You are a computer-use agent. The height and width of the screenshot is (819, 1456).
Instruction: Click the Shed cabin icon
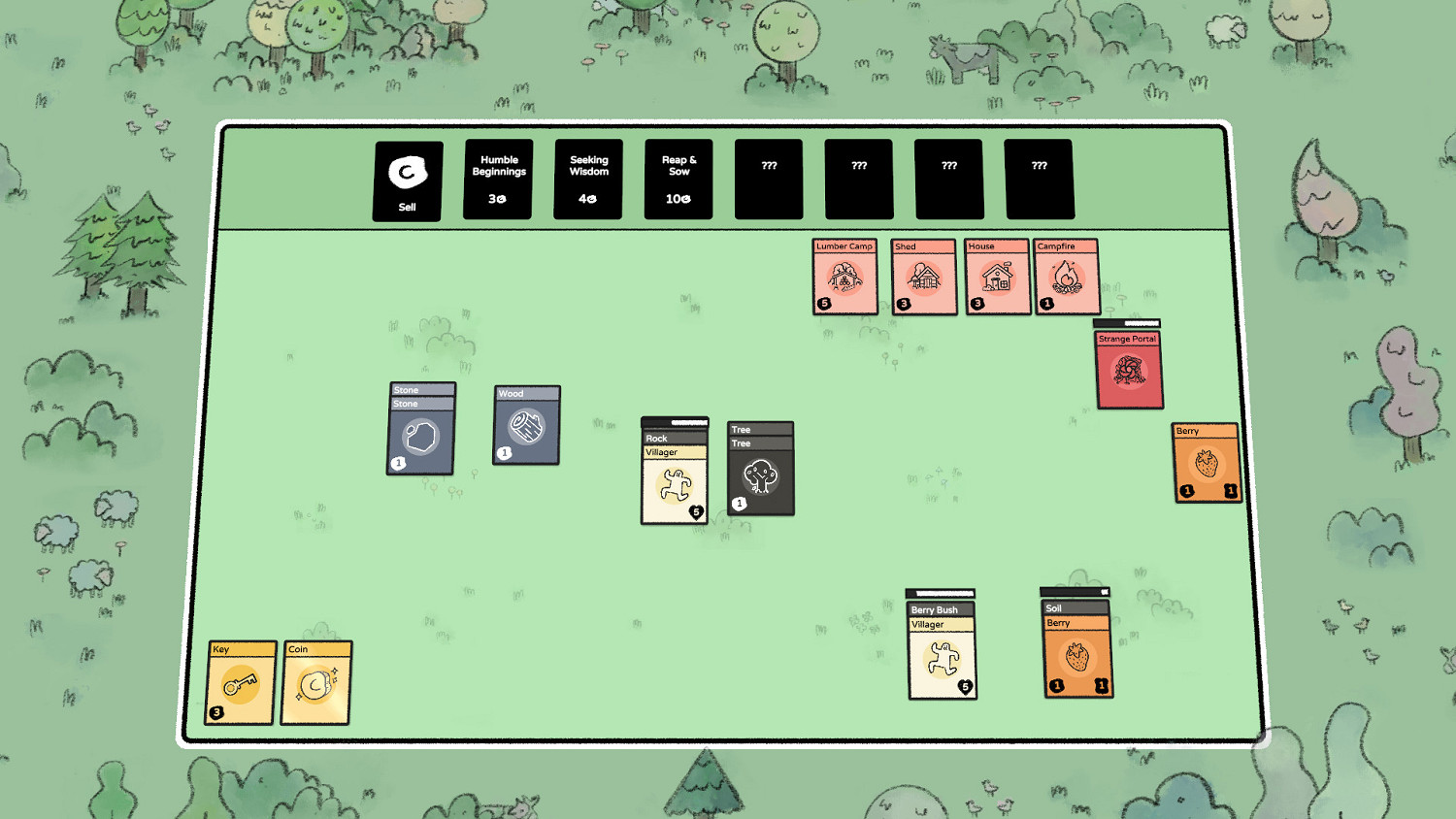922,279
